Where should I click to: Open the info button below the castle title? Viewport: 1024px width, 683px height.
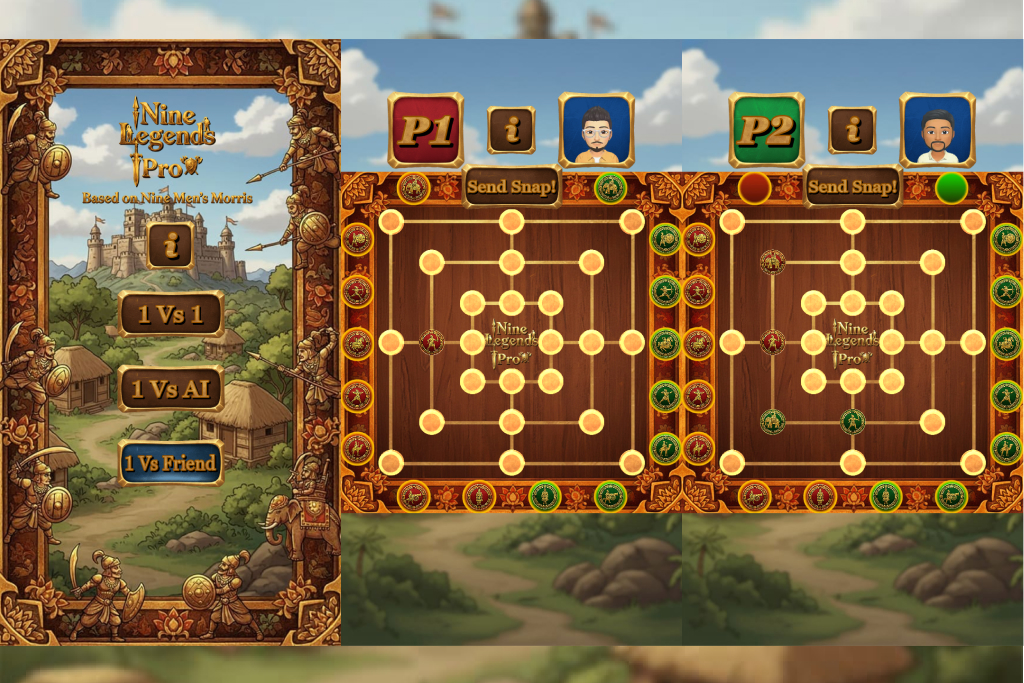click(171, 246)
